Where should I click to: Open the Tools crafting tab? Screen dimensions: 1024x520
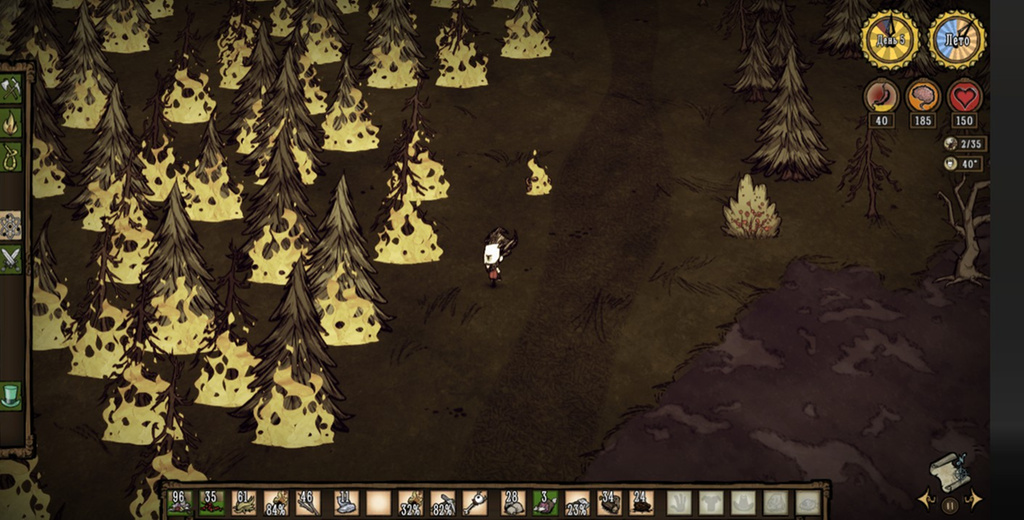pyautogui.click(x=11, y=88)
